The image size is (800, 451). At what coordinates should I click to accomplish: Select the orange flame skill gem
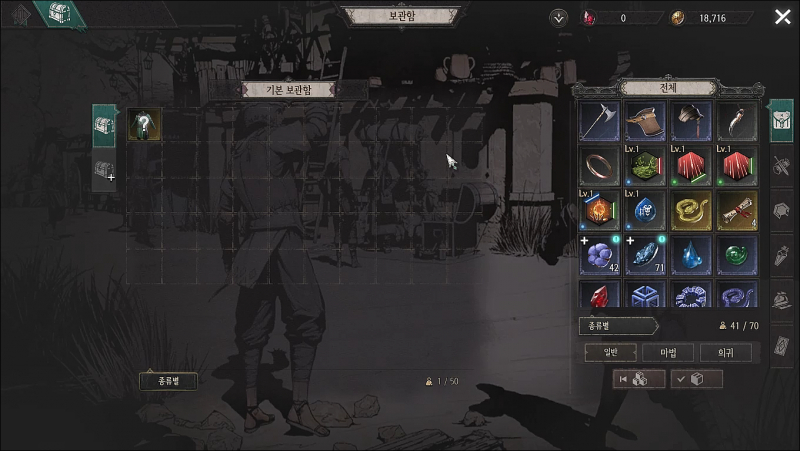(599, 211)
